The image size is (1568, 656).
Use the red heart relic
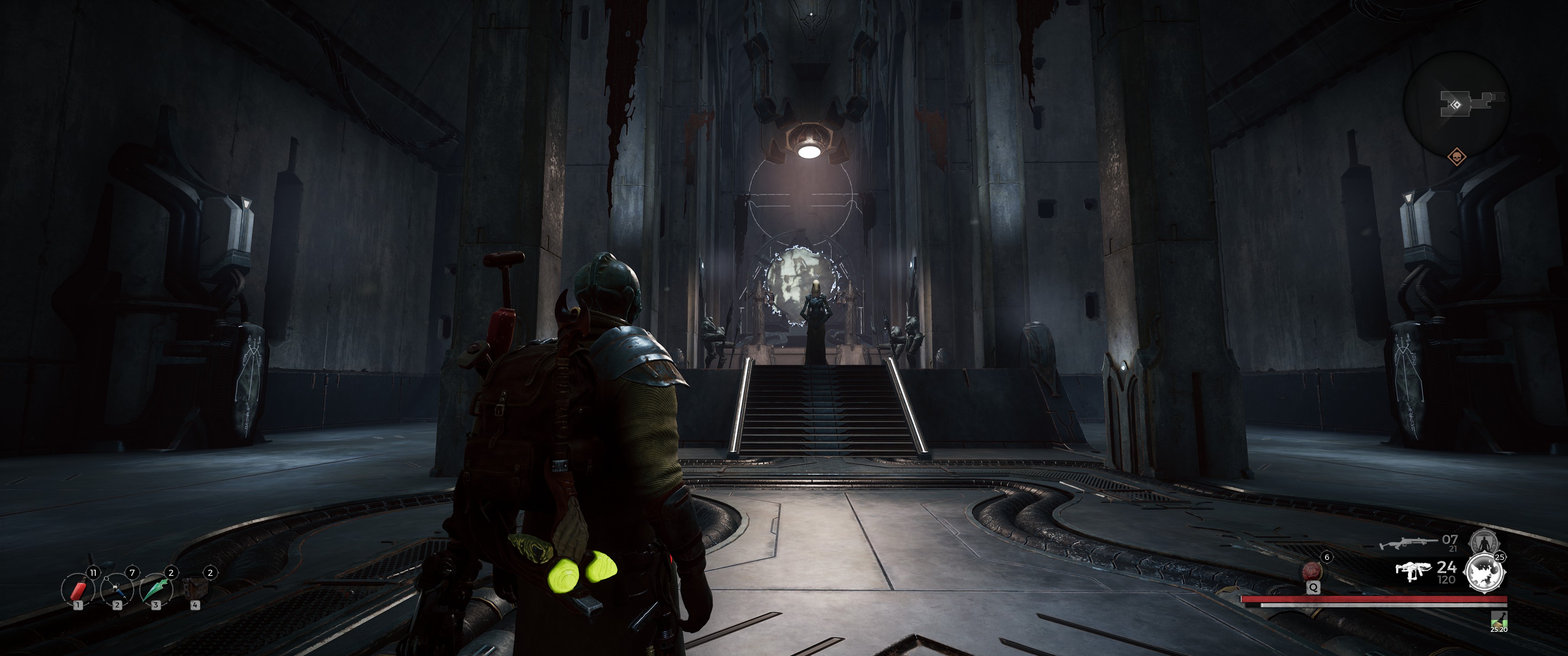tap(1312, 571)
